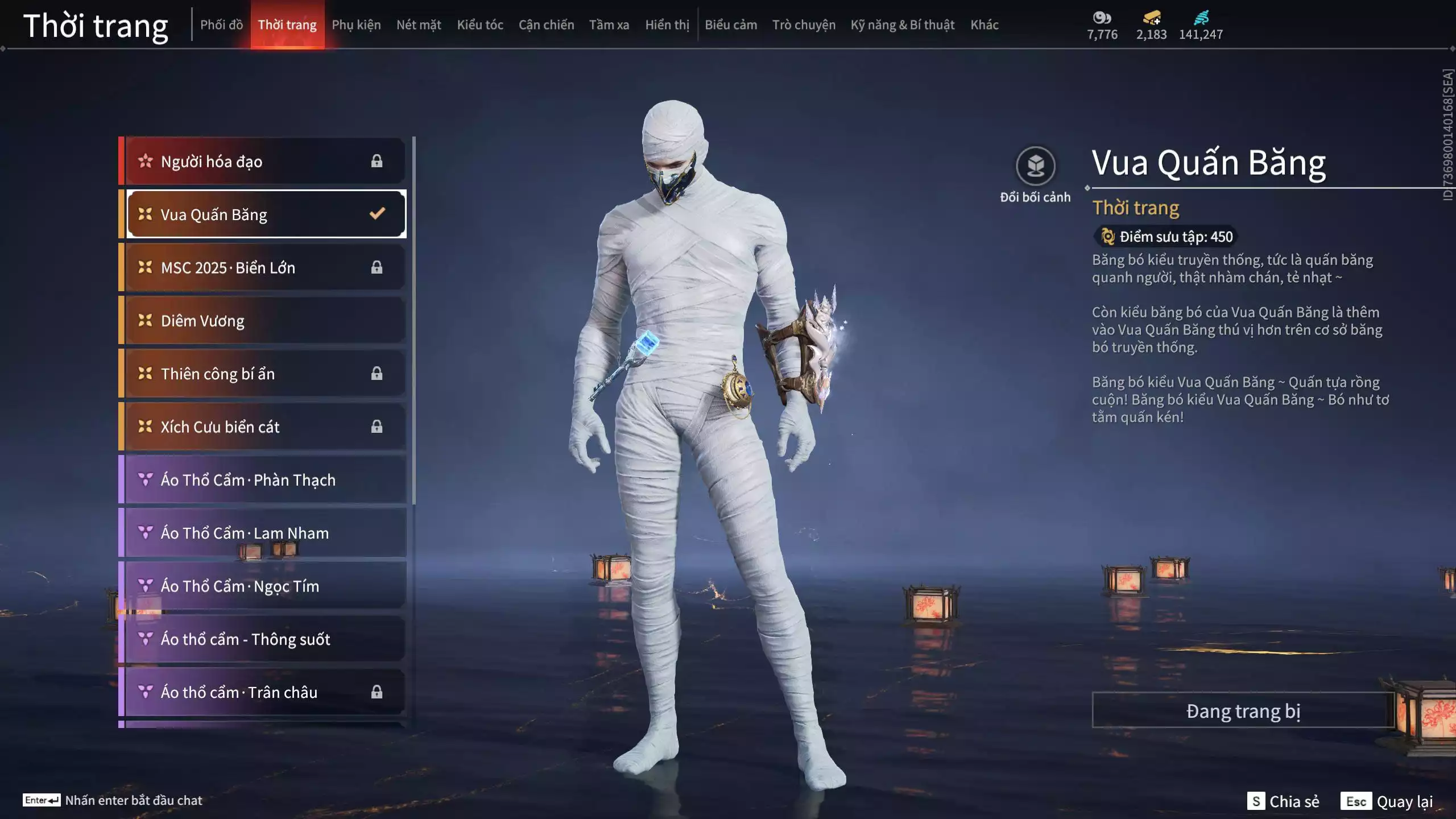Screen dimensions: 1456x819
Task: Show the Kiểu tóc tab
Action: click(x=480, y=25)
